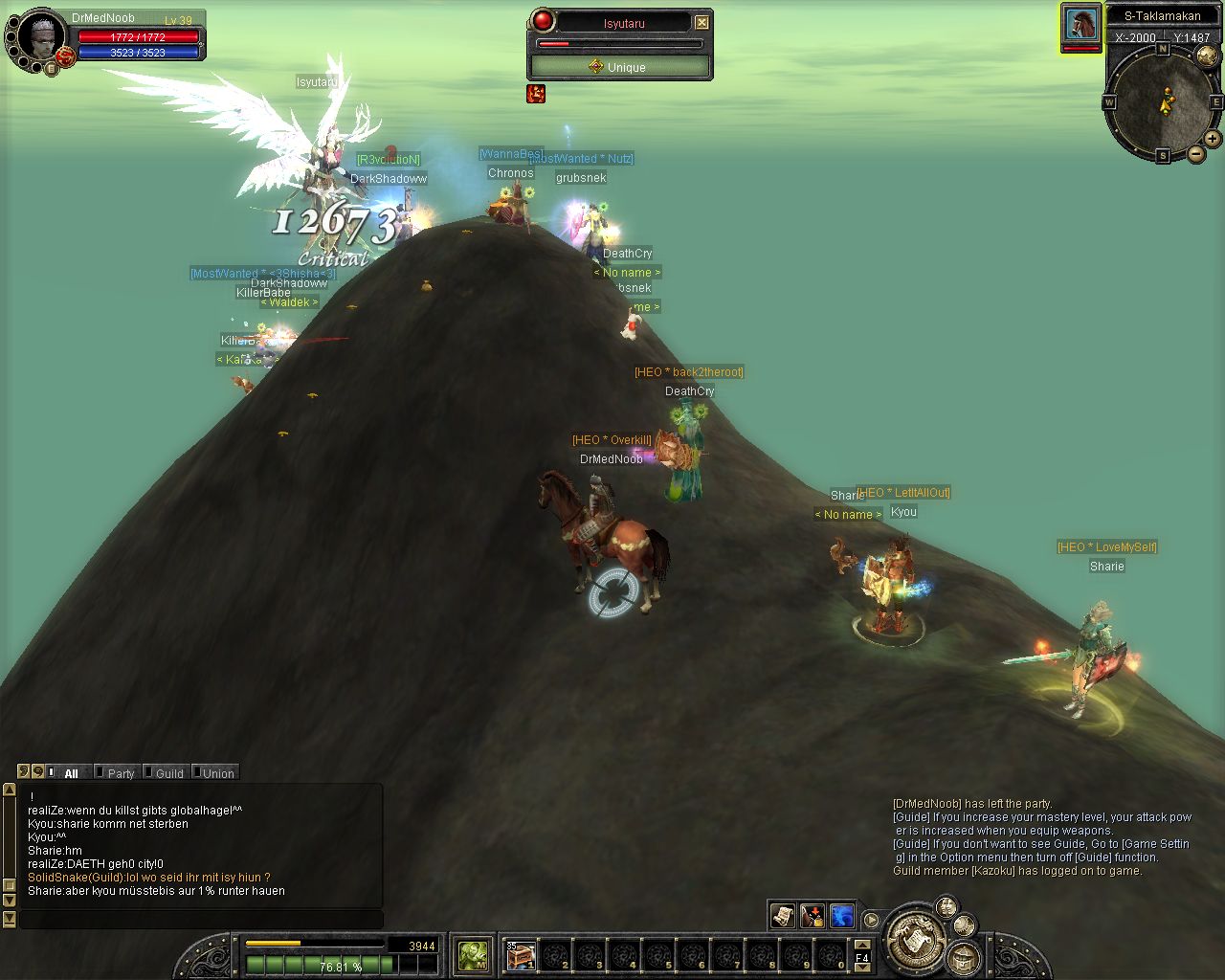1225x980 pixels.
Task: Open the Union chat tab
Action: [x=217, y=773]
